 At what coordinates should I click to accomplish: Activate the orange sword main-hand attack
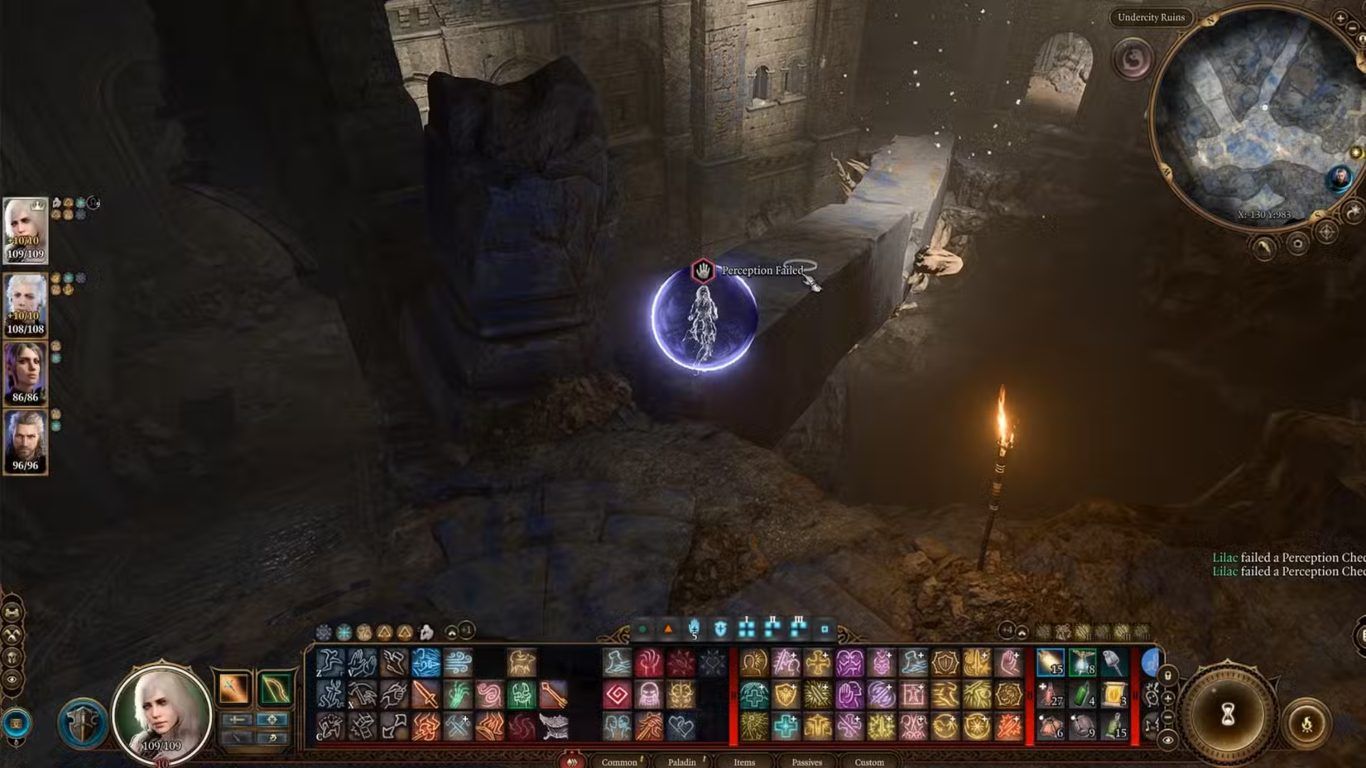point(426,694)
